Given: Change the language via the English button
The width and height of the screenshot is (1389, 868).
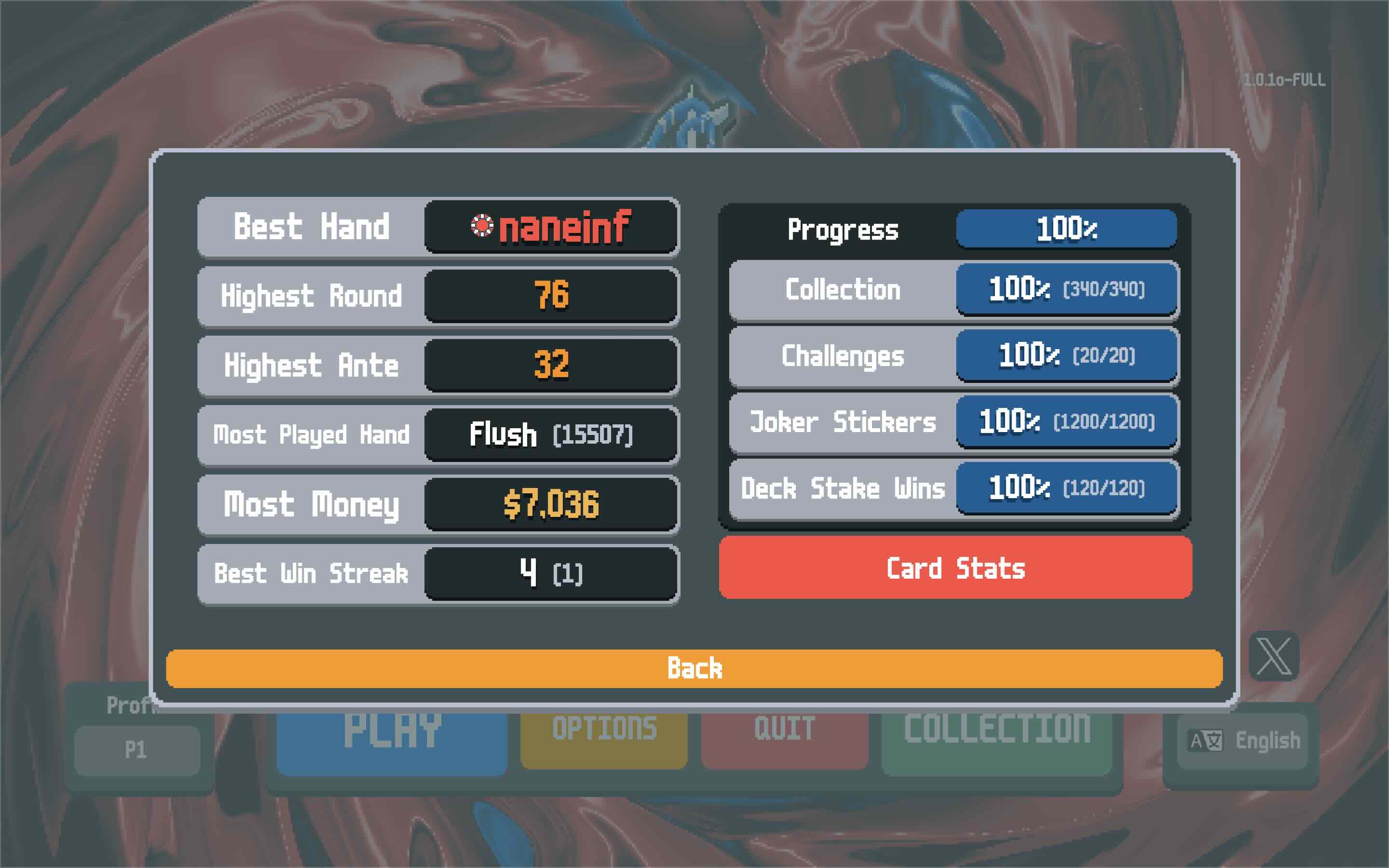Looking at the screenshot, I should (1242, 741).
